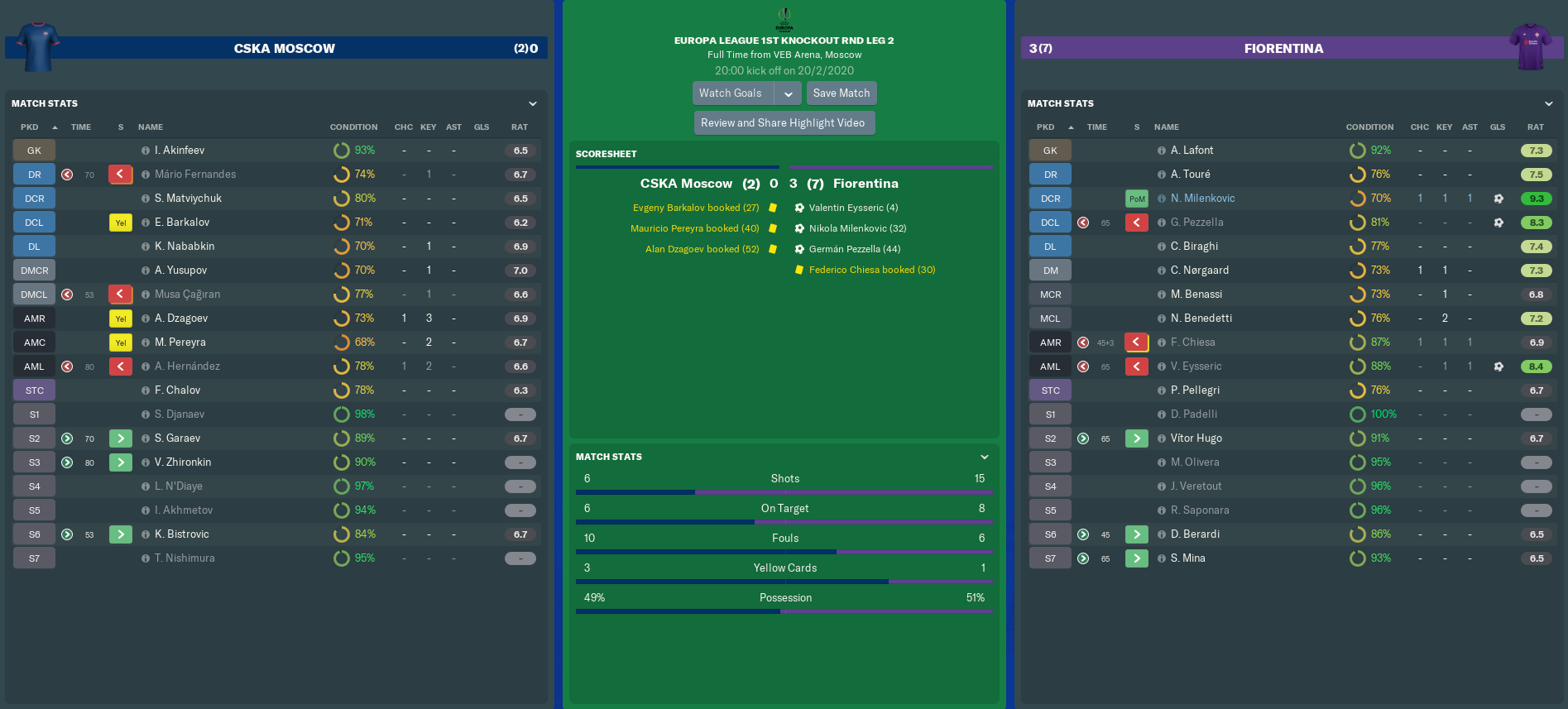View Valentin Eysseric goal entry in scoresheet
This screenshot has height=709, width=1568.
[853, 208]
